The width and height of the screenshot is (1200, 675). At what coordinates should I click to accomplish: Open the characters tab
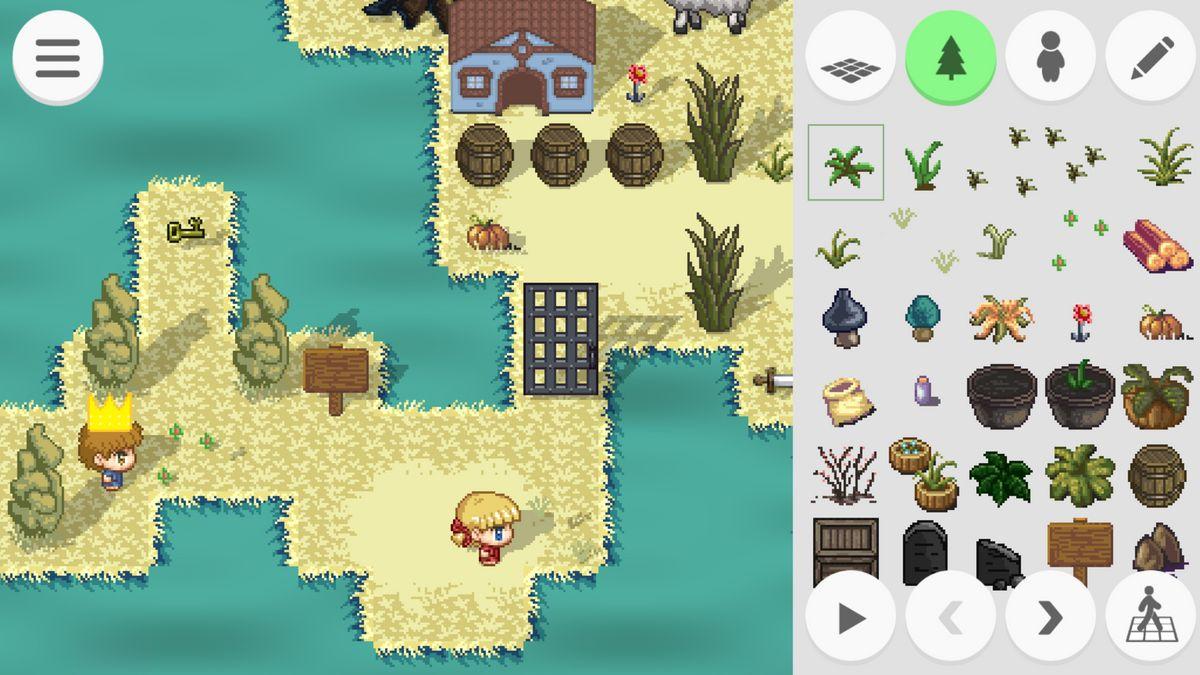point(1050,57)
